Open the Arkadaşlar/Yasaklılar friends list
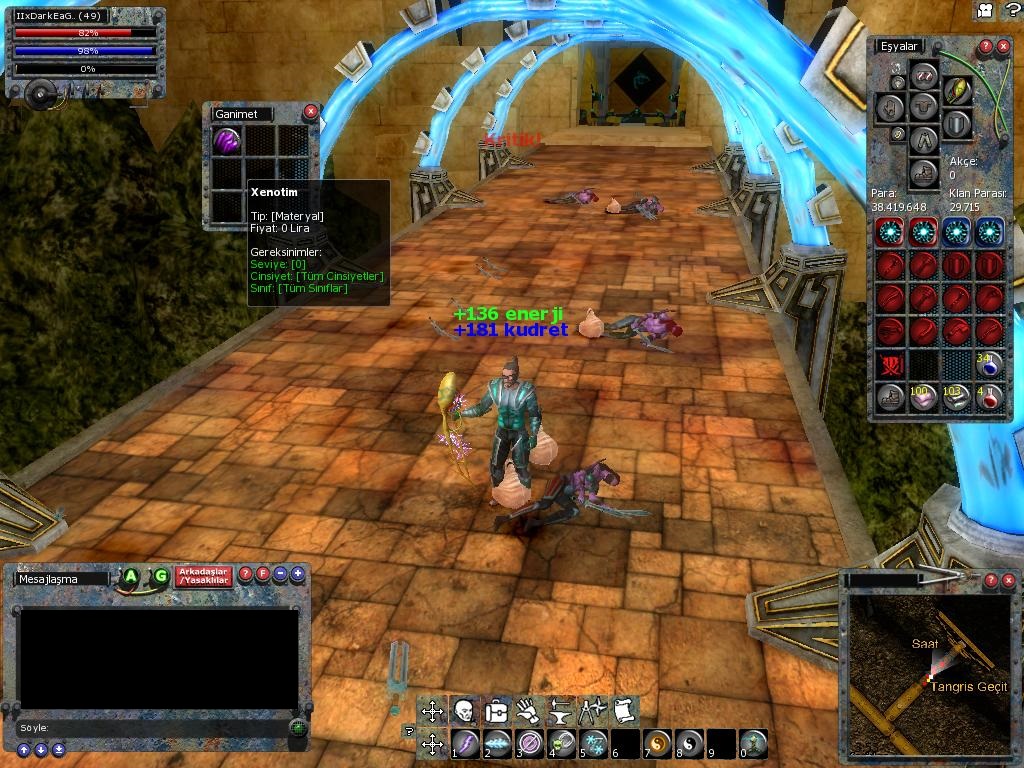Image resolution: width=1024 pixels, height=768 pixels. click(203, 576)
